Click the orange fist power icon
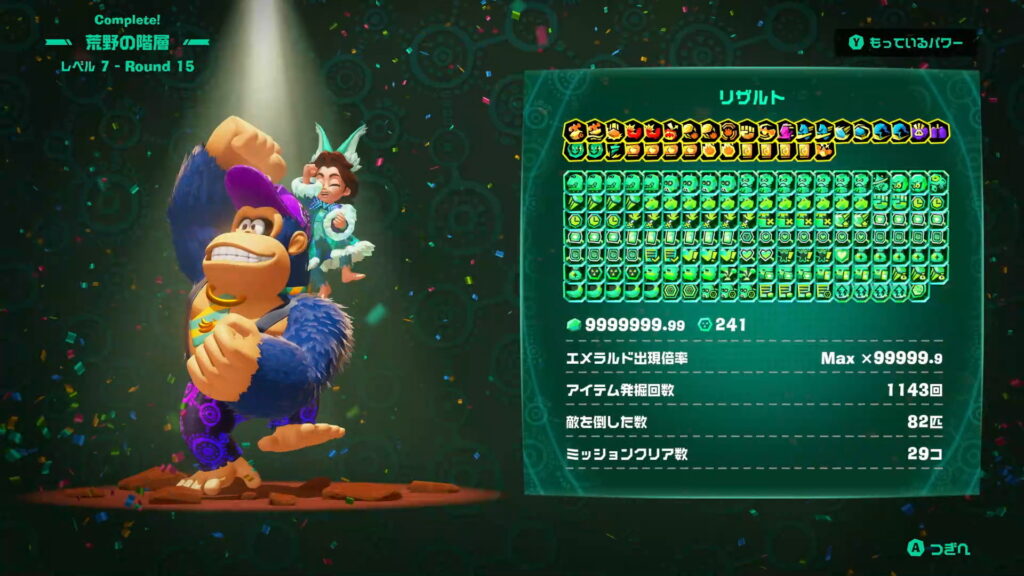The image size is (1024, 576). pyautogui.click(x=748, y=131)
